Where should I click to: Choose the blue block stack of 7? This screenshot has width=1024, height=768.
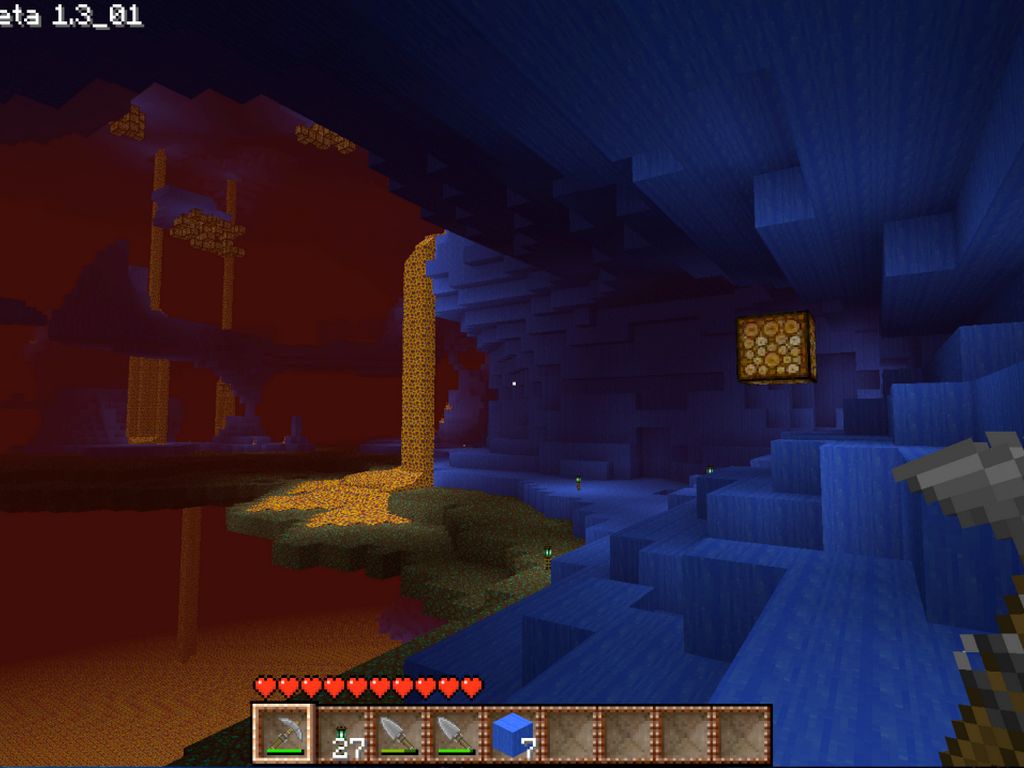[514, 735]
